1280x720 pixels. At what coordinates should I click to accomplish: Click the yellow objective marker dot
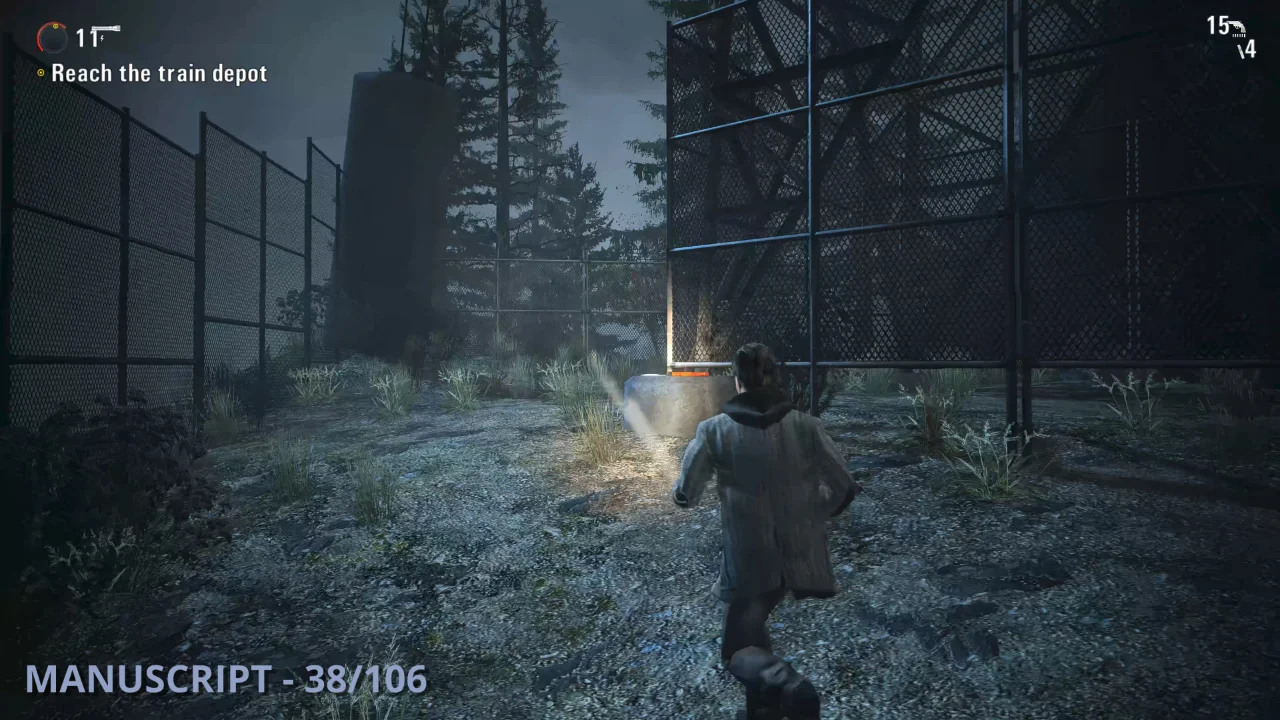[x=41, y=72]
